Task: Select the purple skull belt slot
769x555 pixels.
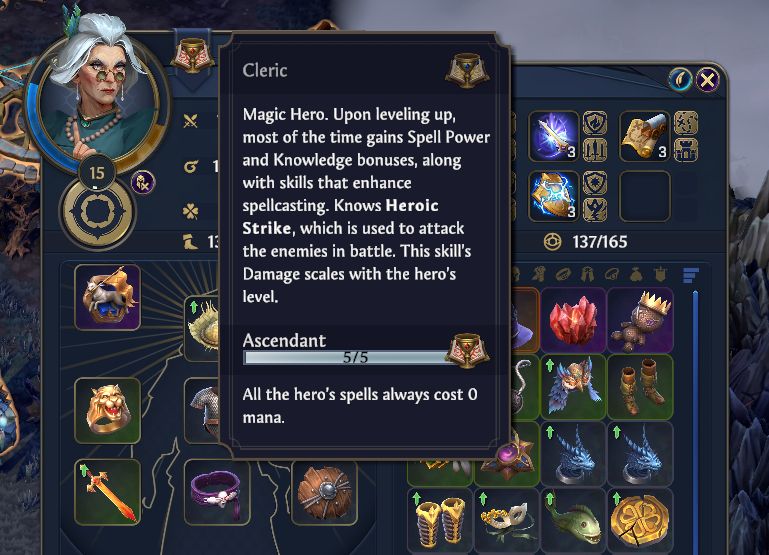Action: (x=218, y=492)
